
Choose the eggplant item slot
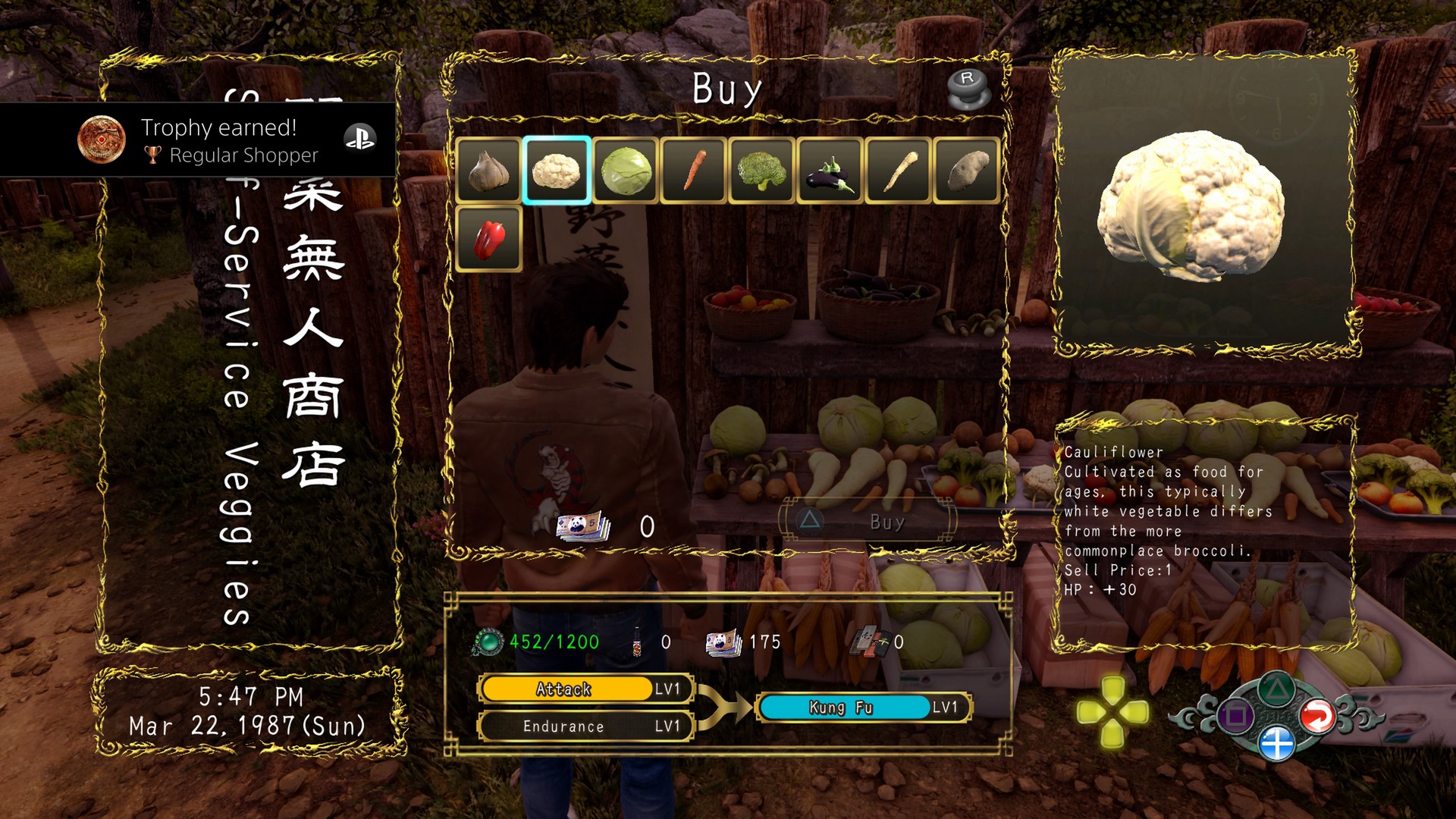click(x=830, y=171)
